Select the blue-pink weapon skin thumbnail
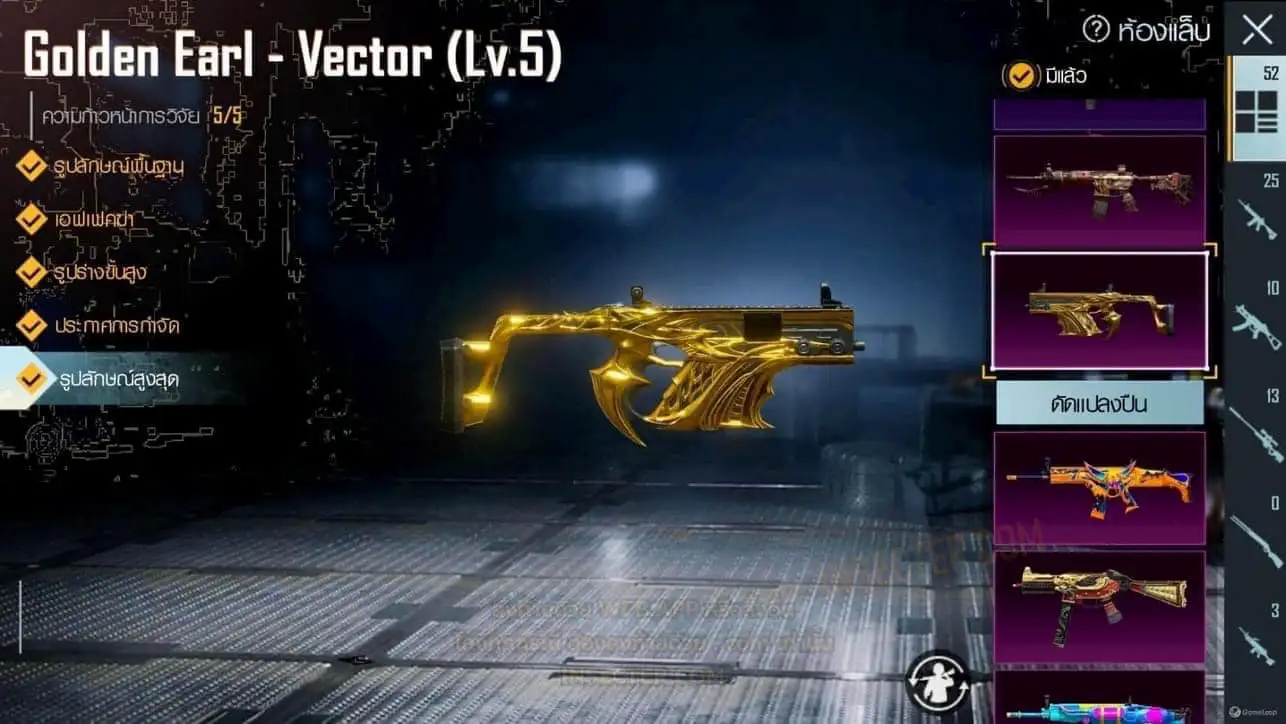The width and height of the screenshot is (1286, 724). 1099,704
